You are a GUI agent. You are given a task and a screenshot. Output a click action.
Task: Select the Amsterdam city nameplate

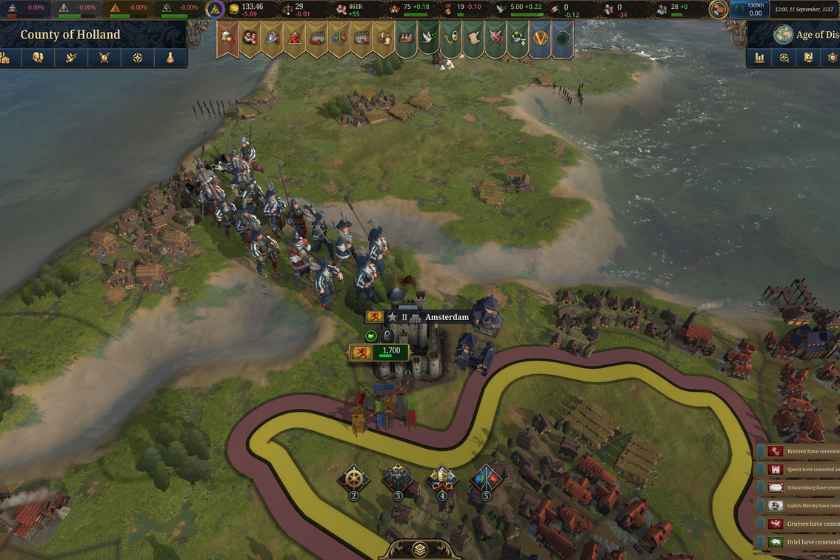[446, 317]
